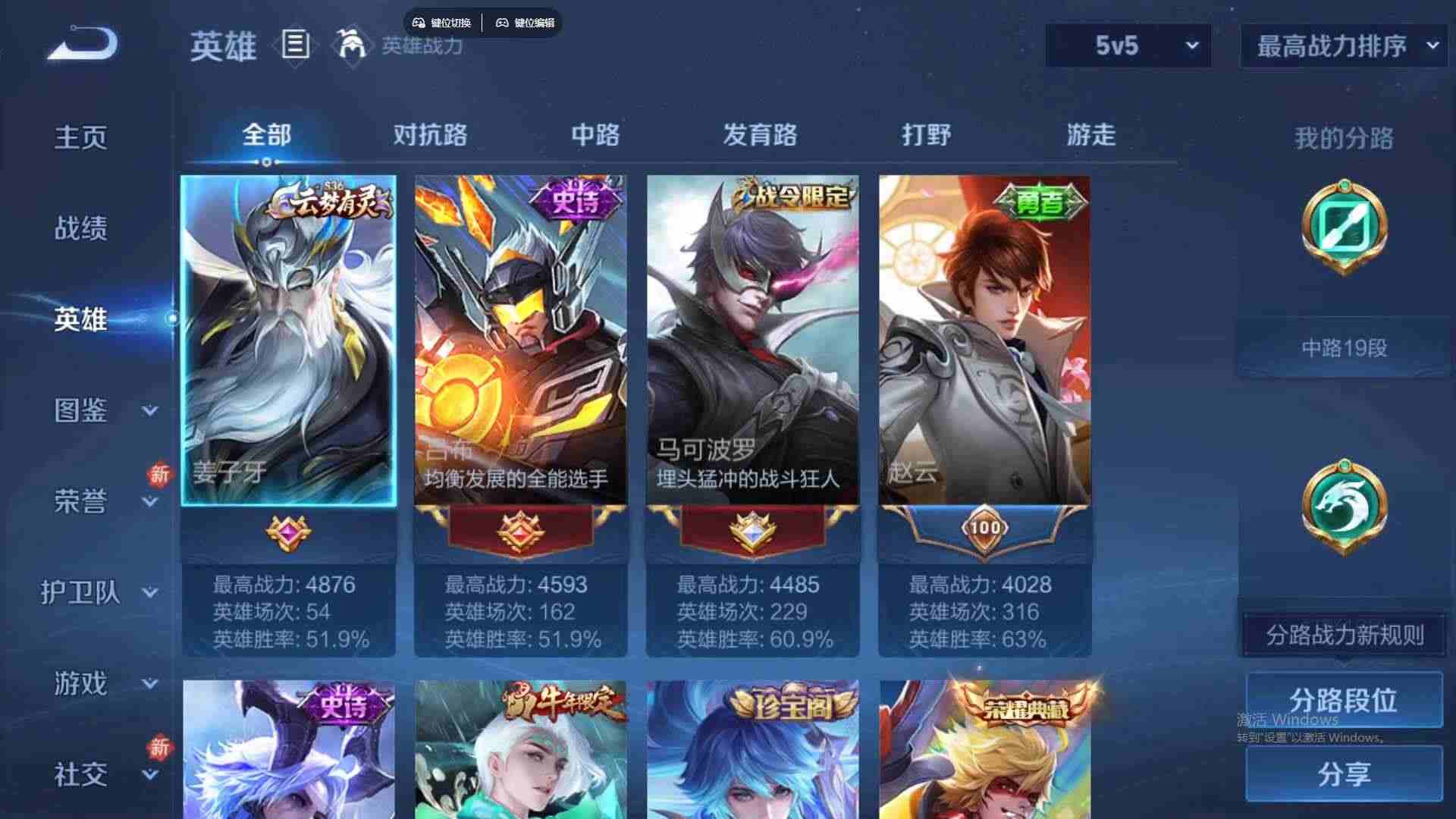
Task: Click the green dragon lane icon on the right
Action: point(1342,508)
